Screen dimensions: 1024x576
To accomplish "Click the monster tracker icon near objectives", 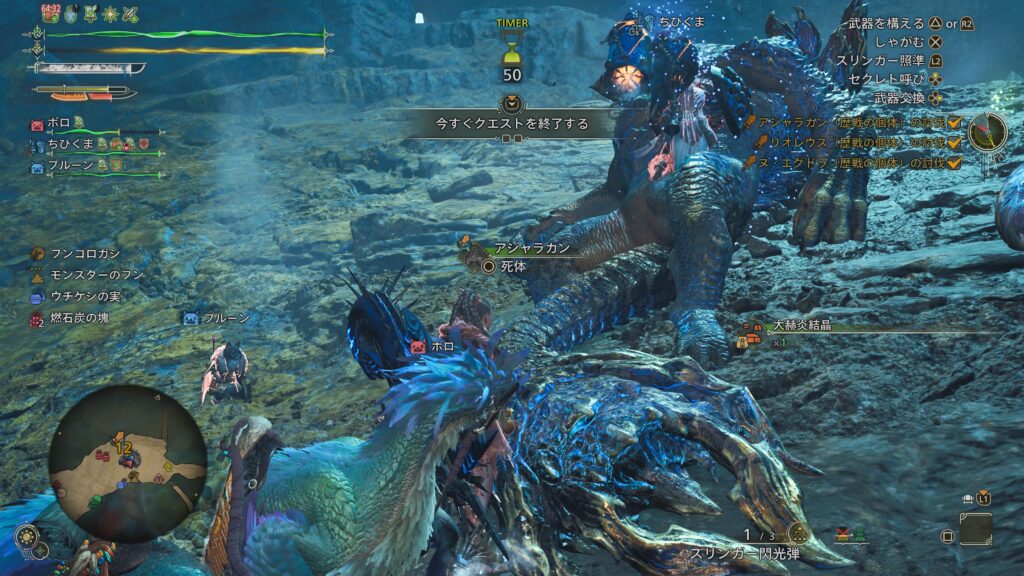I will [x=988, y=132].
